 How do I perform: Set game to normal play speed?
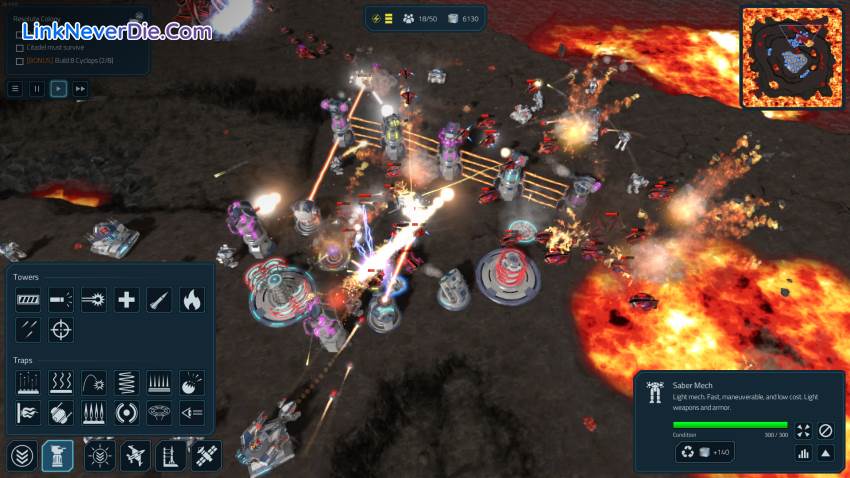click(x=59, y=89)
